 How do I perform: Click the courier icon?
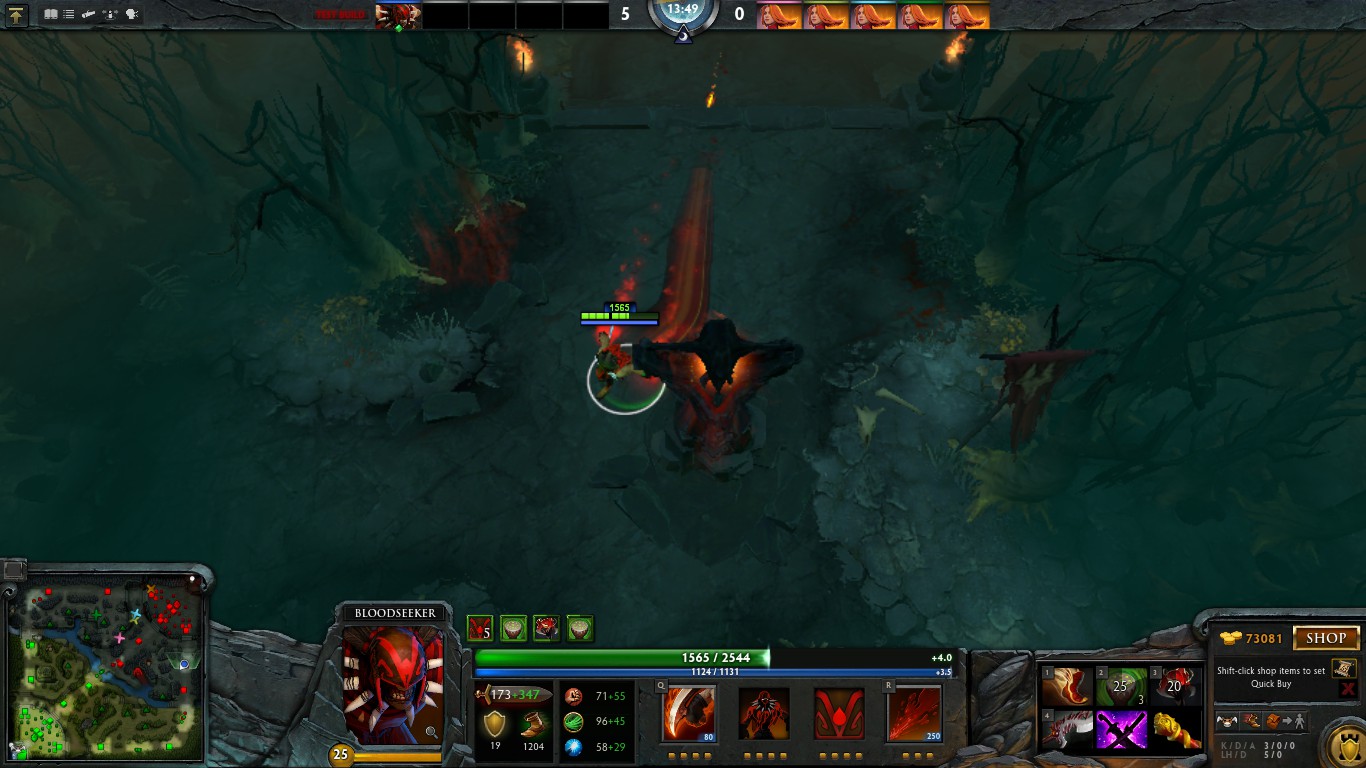coord(1228,720)
